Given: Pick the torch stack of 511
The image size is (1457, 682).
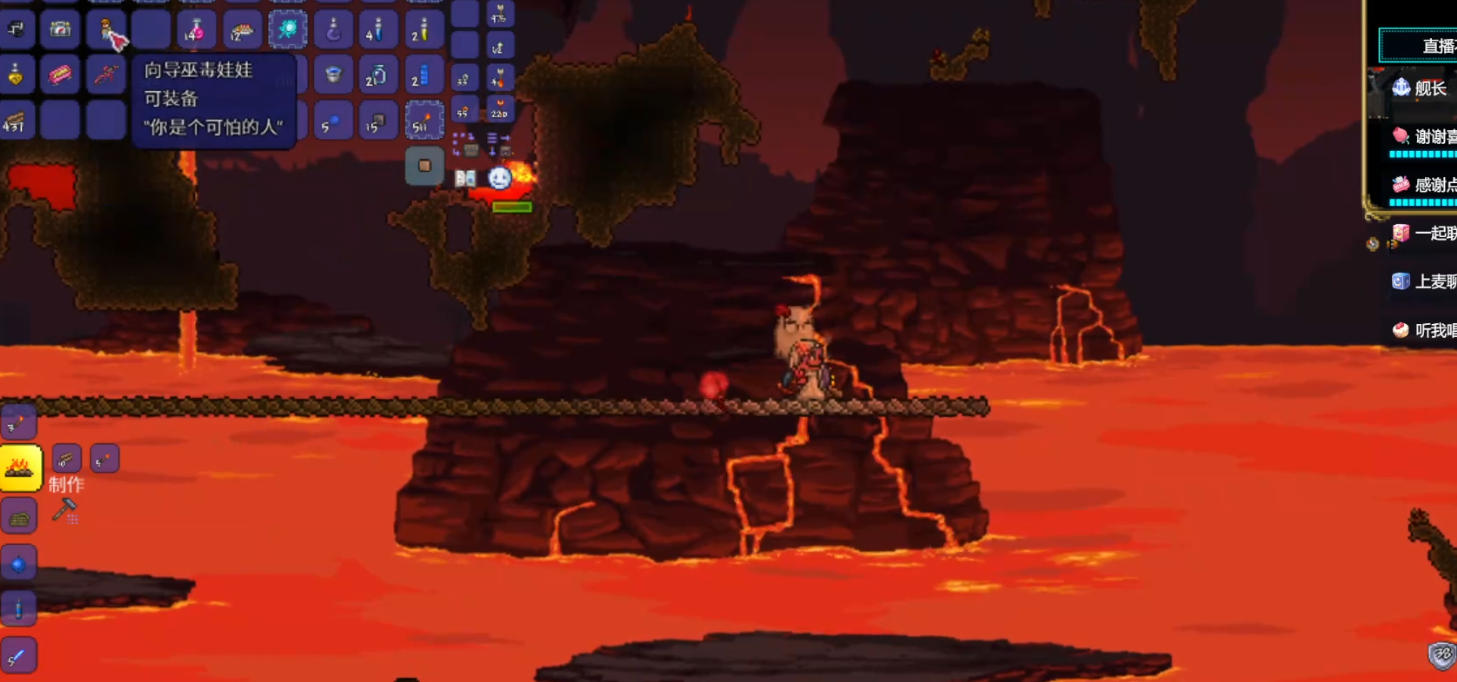Looking at the screenshot, I should 424,121.
